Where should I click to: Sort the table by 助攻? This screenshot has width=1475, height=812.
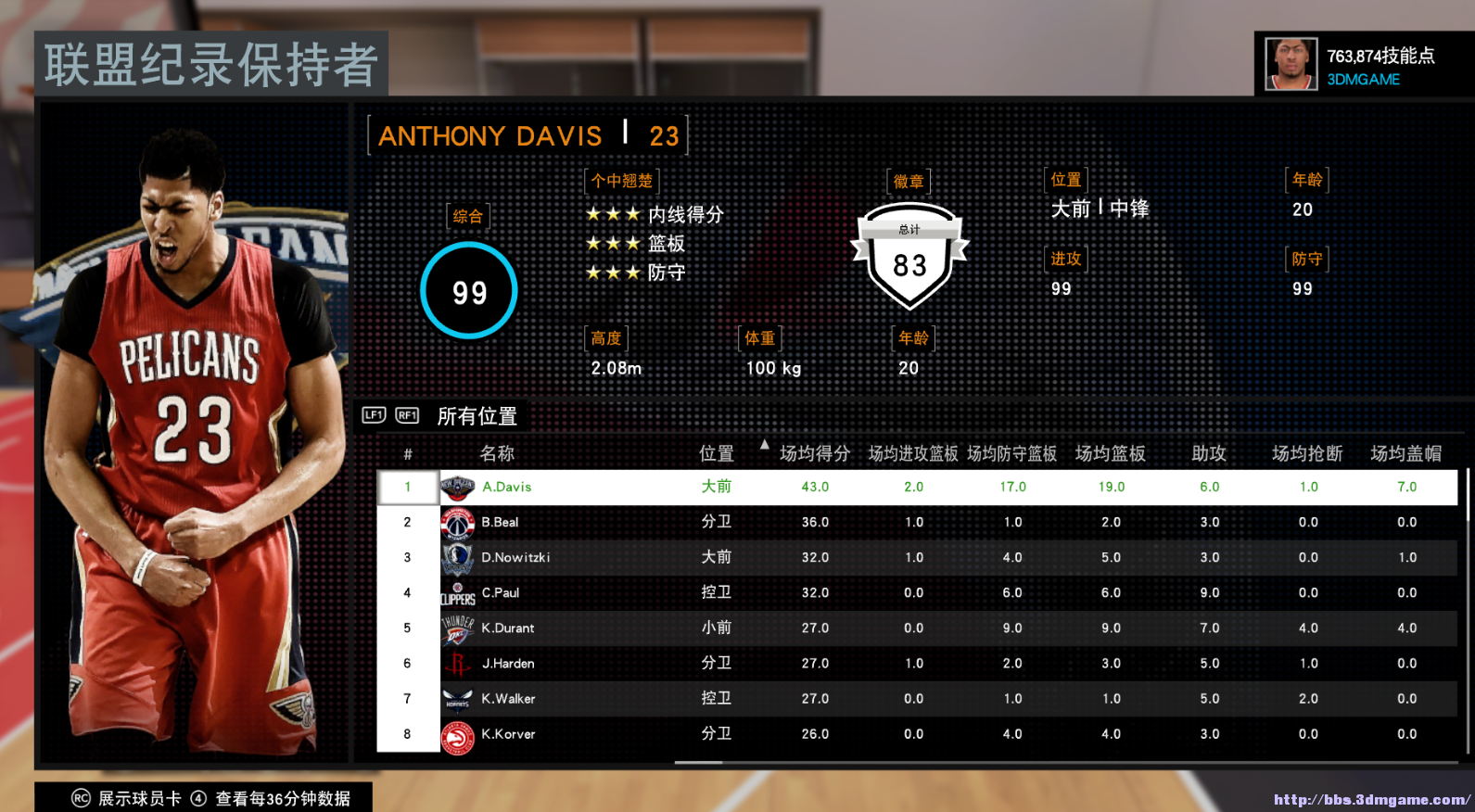(1209, 453)
